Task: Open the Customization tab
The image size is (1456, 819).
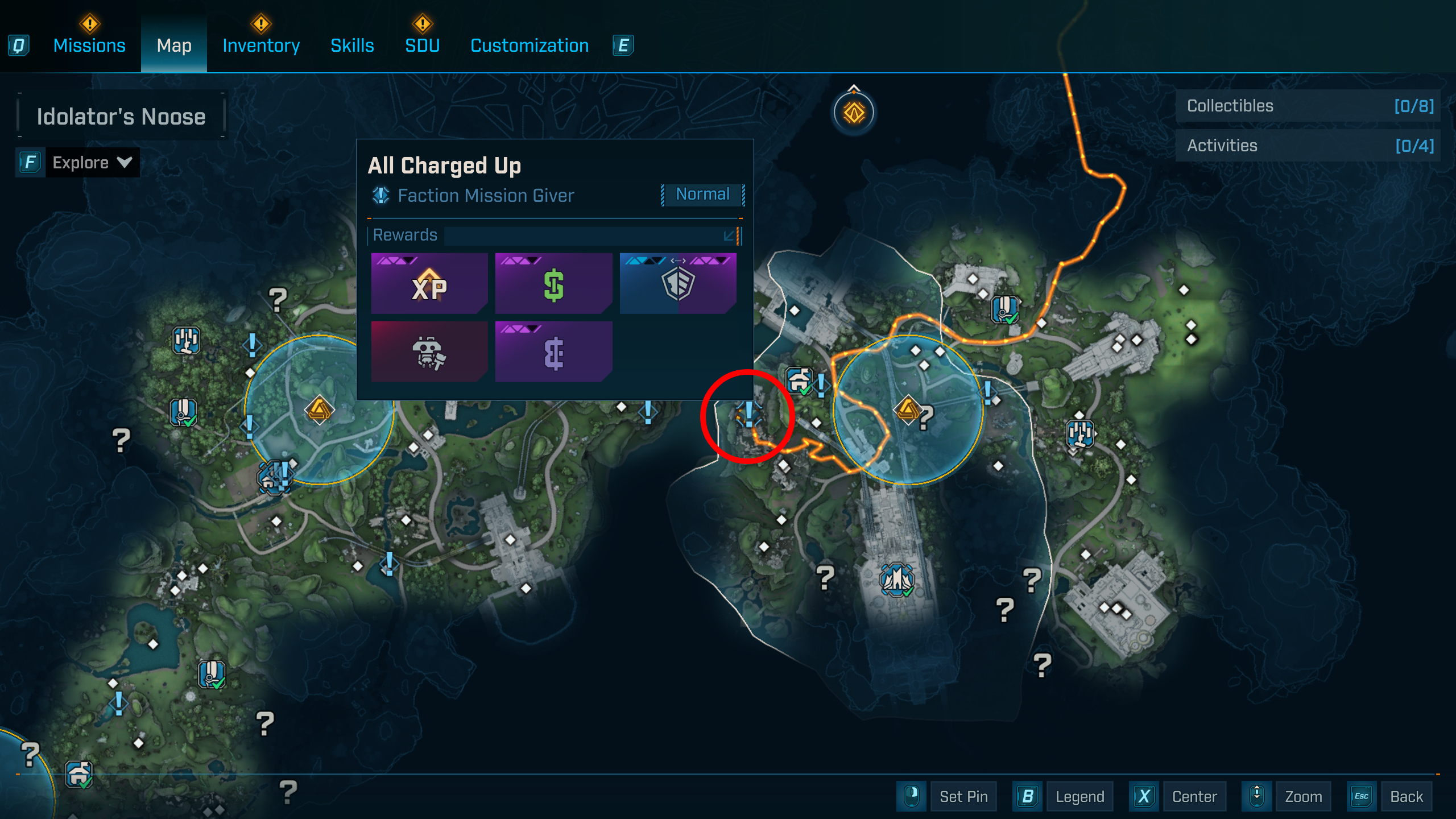Action: point(530,45)
